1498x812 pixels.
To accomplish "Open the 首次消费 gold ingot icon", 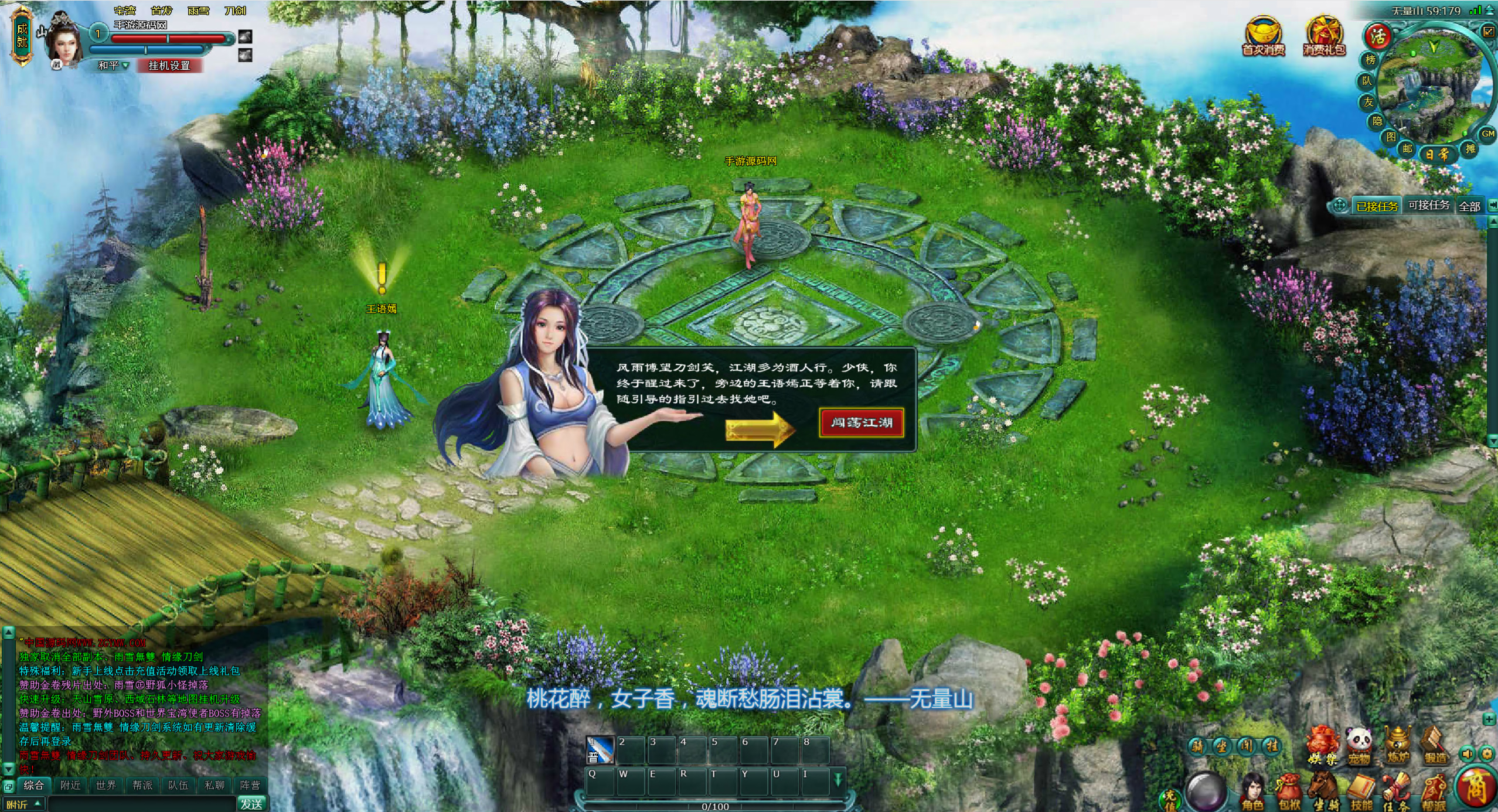I will point(1263,37).
